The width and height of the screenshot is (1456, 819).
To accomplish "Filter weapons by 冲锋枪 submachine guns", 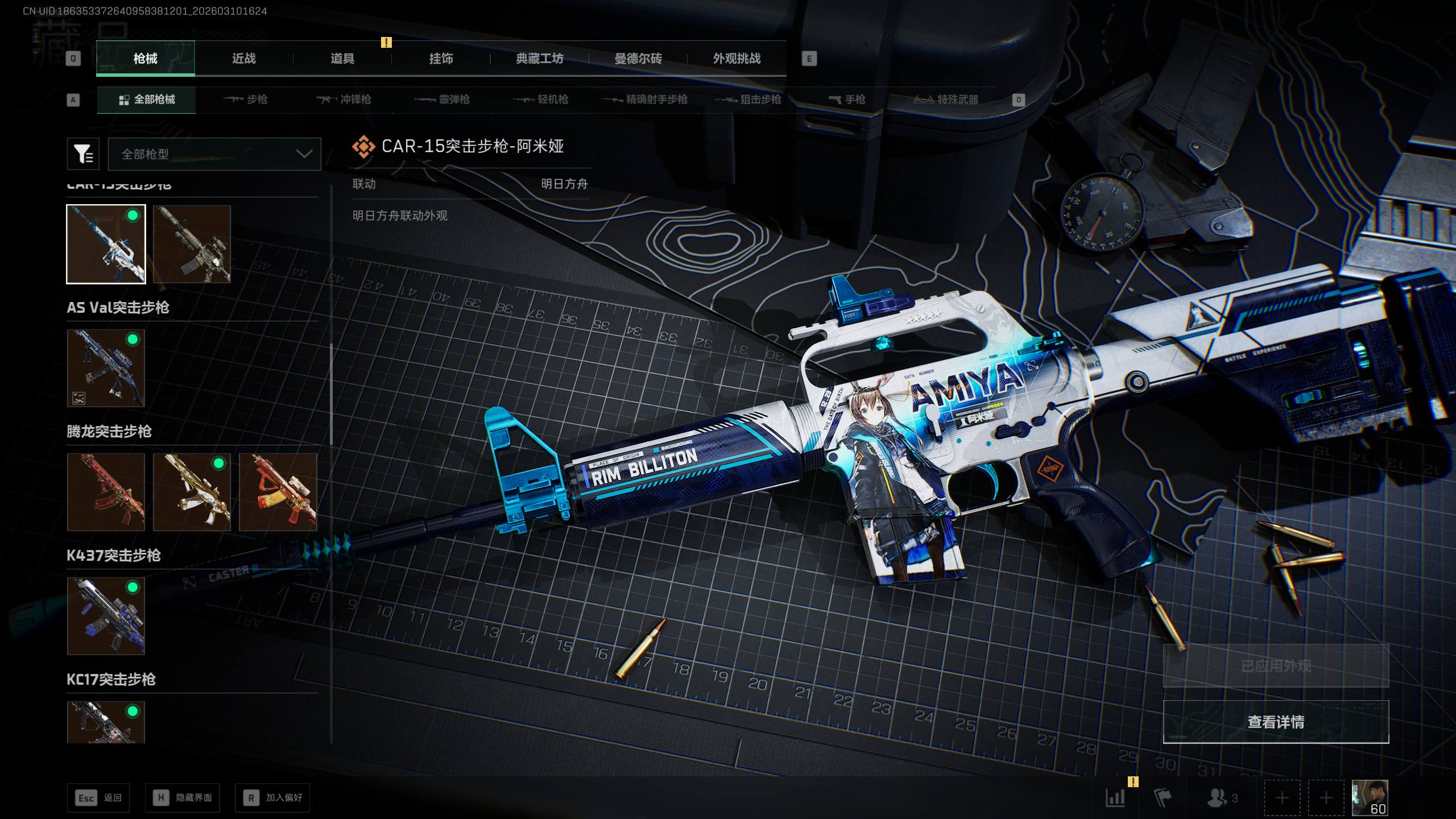I will click(x=344, y=100).
